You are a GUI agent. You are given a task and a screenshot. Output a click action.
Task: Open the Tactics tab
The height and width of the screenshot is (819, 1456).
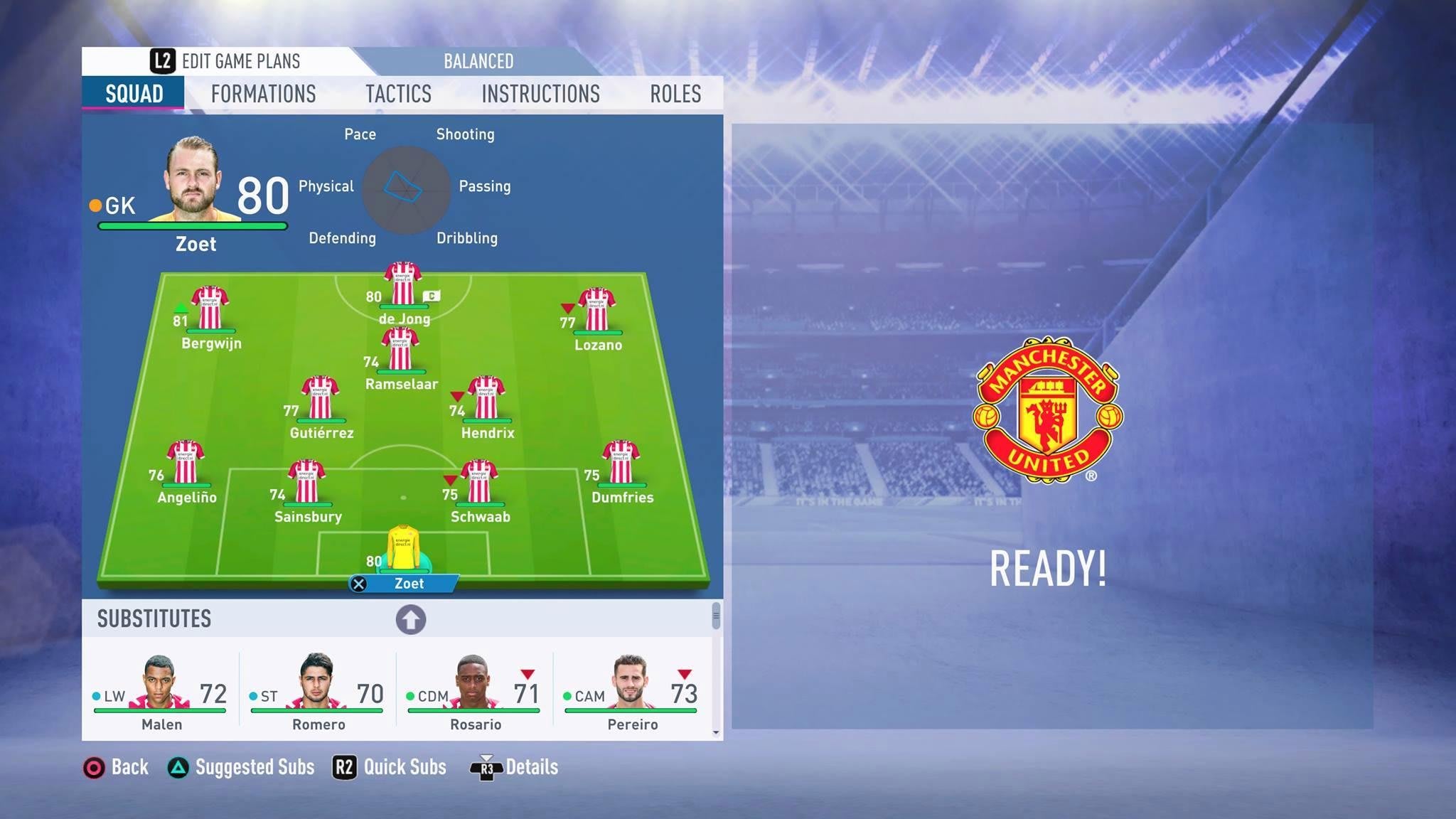398,94
